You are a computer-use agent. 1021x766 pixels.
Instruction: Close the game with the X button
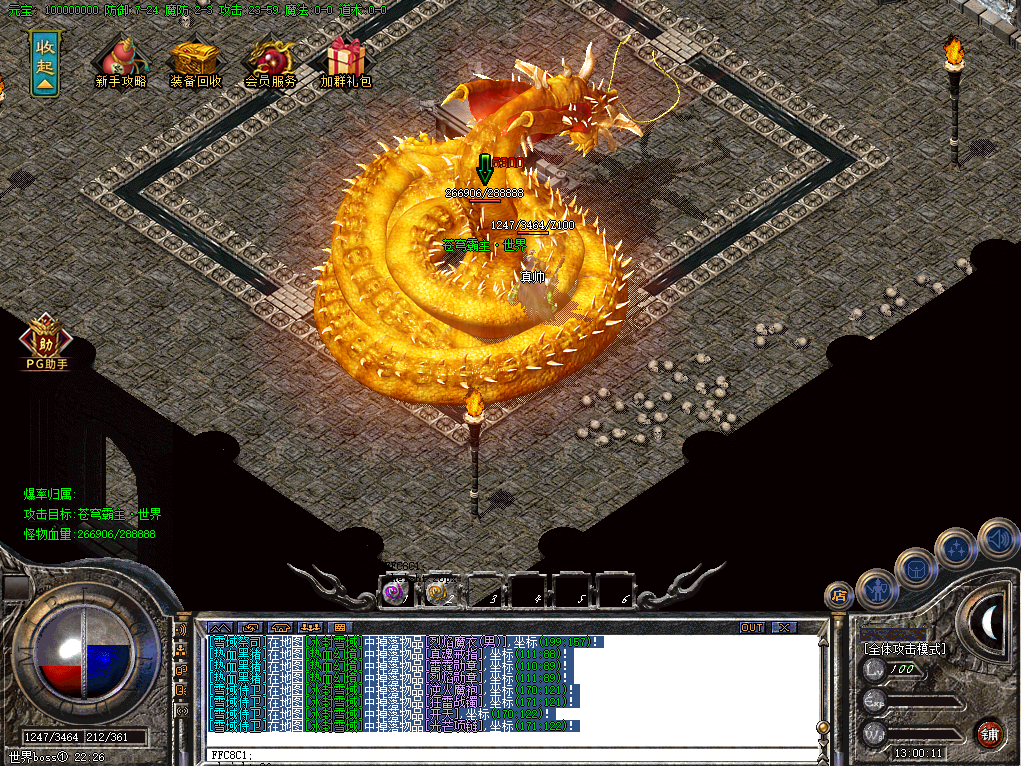(x=784, y=627)
